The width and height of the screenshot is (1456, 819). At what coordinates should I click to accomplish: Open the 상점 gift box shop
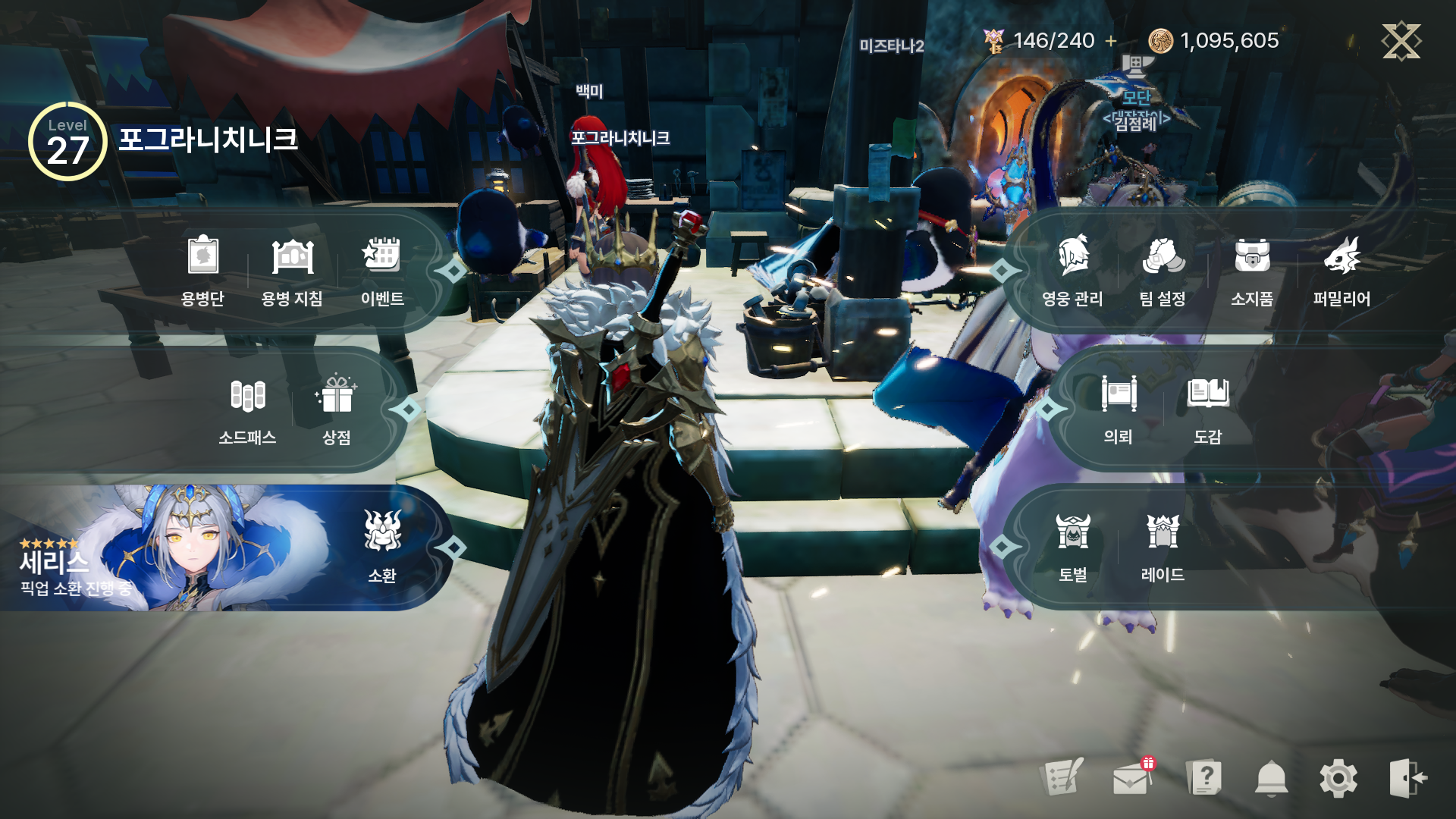point(337,409)
